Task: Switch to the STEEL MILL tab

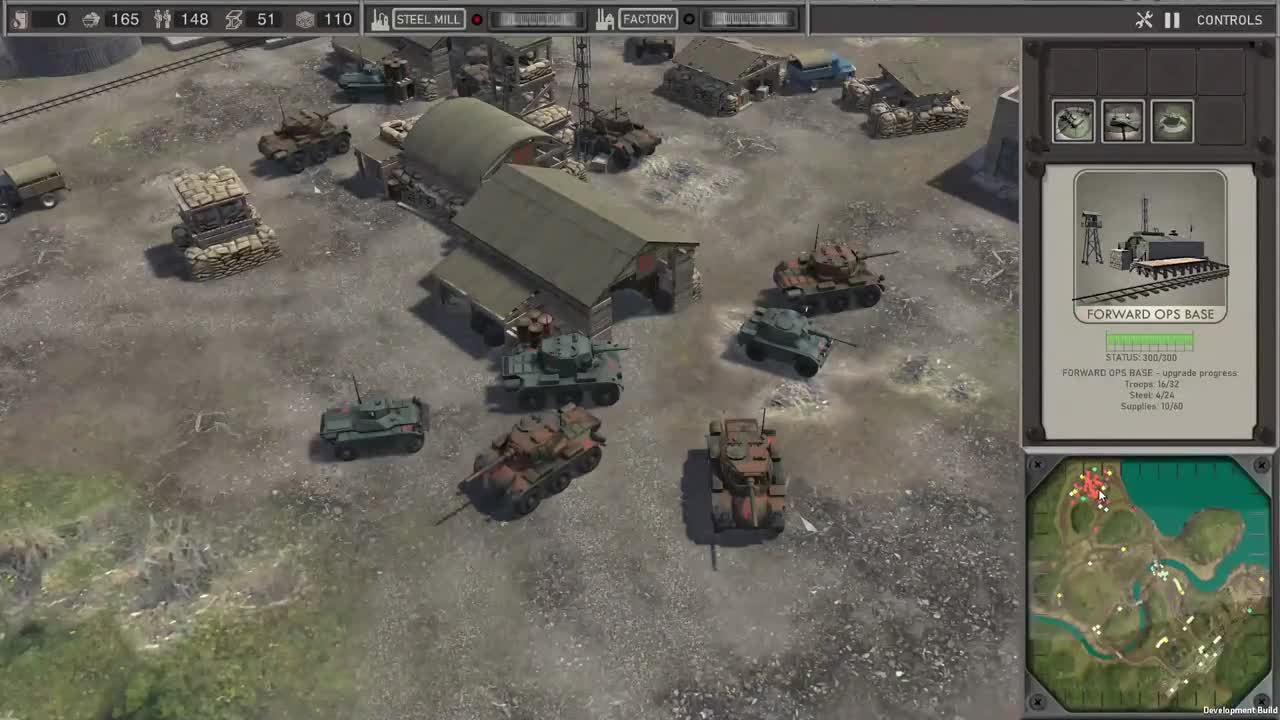Action: 429,18
